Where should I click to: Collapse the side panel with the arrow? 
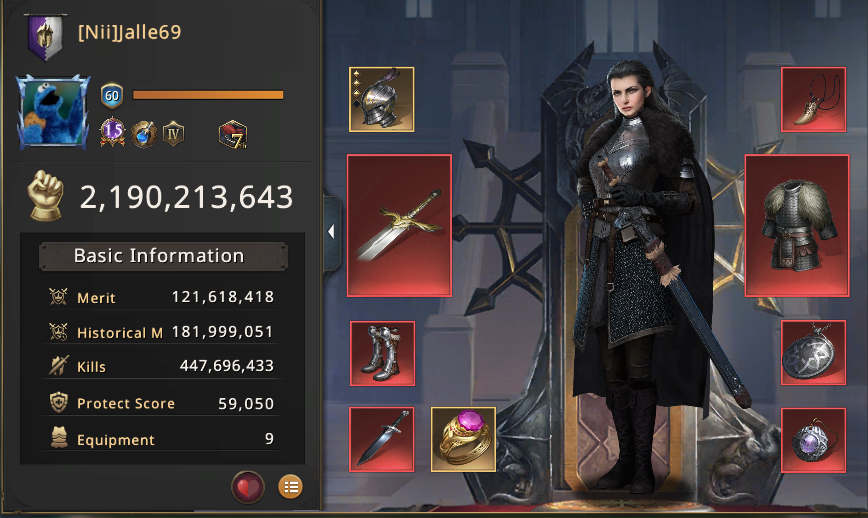click(332, 232)
